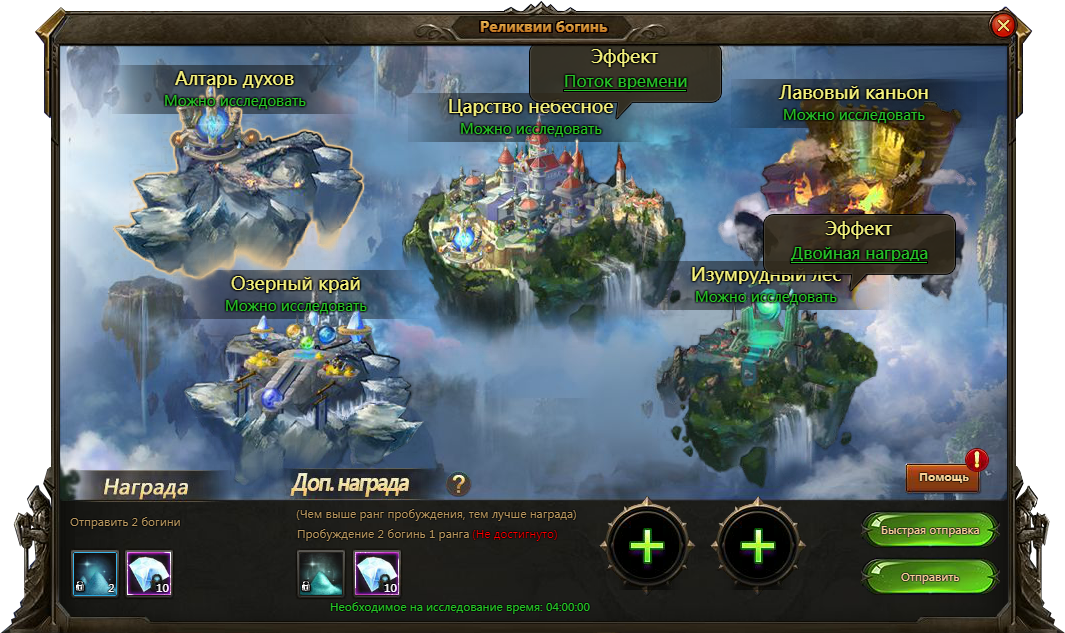
Task: Show the Доп. награда question mark tooltip
Action: (459, 485)
